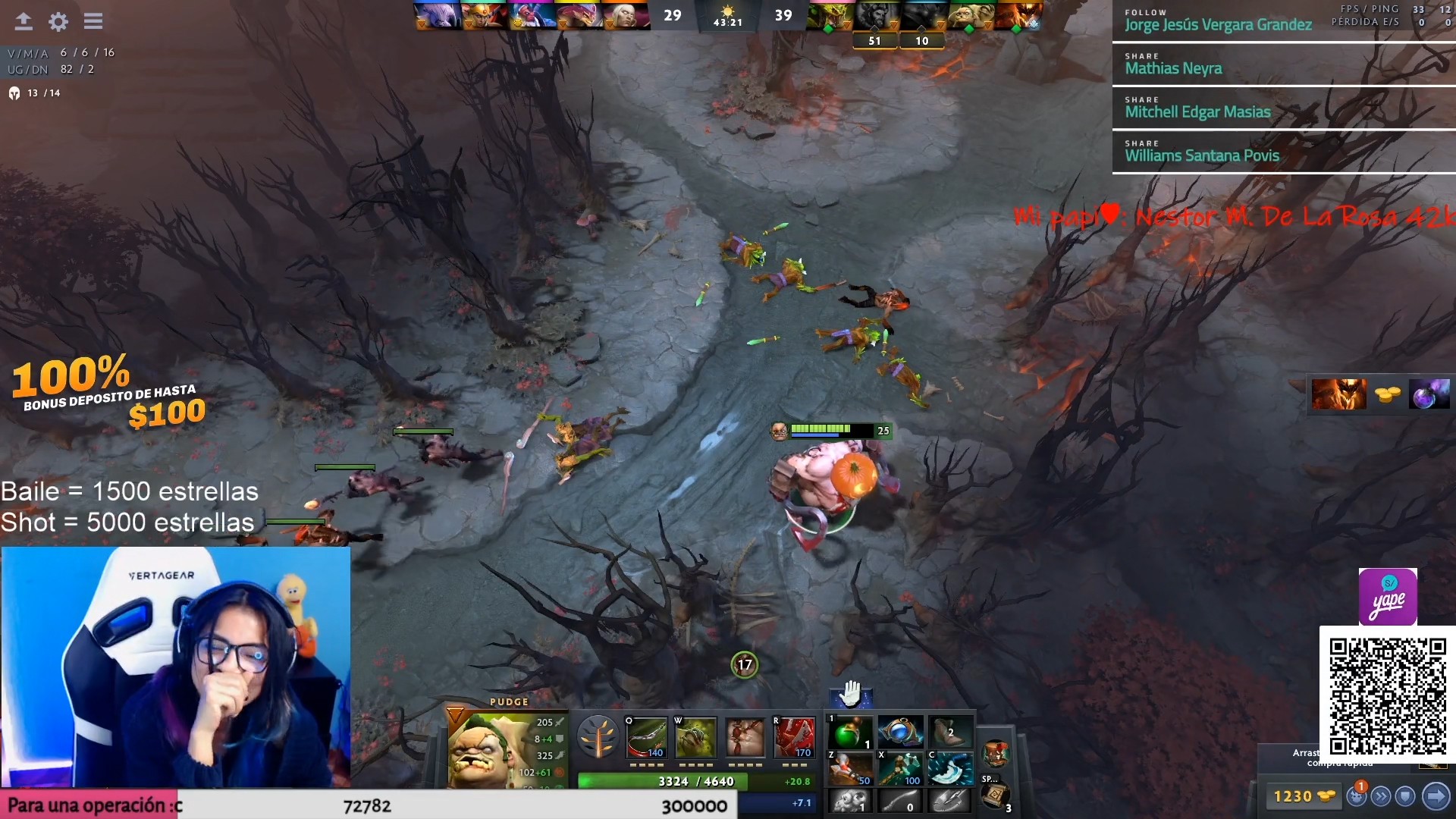Use the green Refresher Shard item
The height and width of the screenshot is (819, 1456).
pos(849,733)
